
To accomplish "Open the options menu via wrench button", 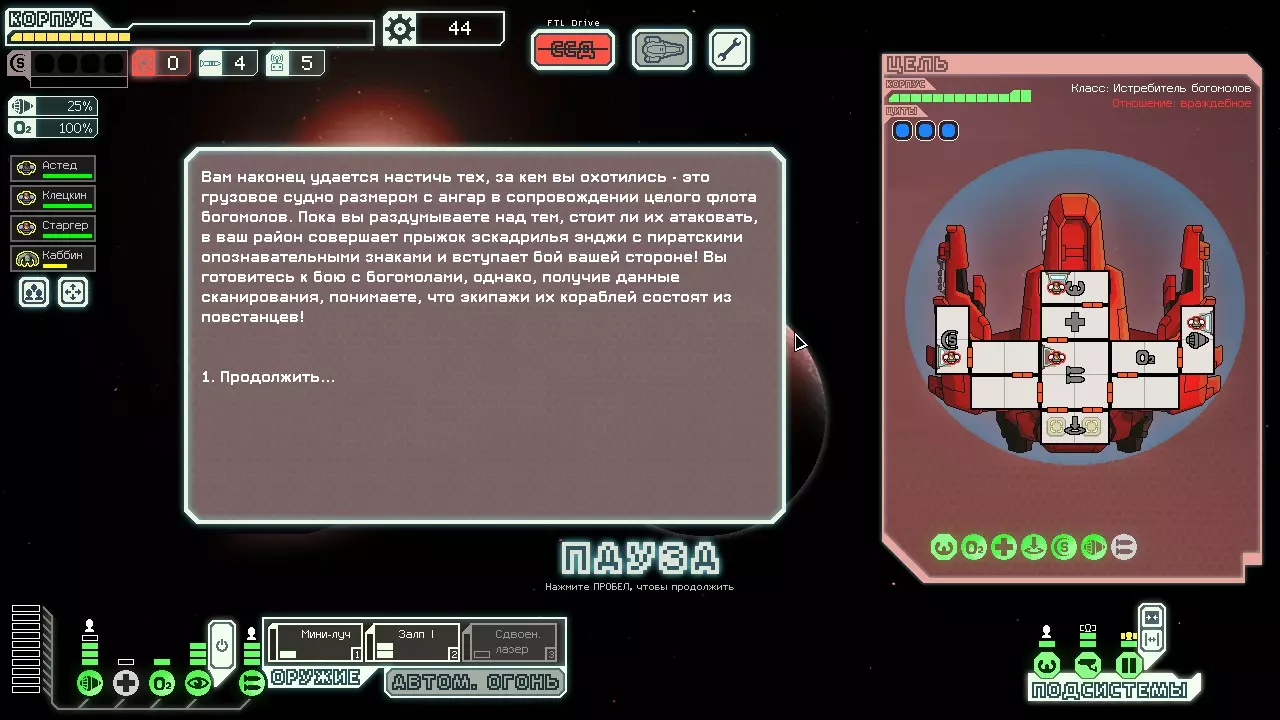I will (729, 50).
